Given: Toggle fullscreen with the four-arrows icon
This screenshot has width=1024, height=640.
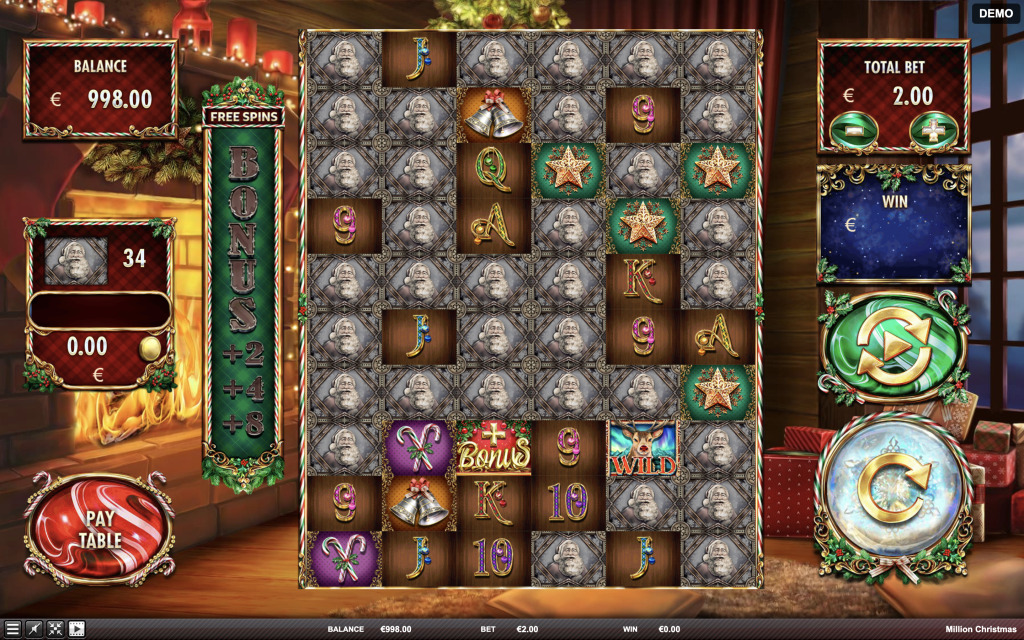Looking at the screenshot, I should point(55,629).
